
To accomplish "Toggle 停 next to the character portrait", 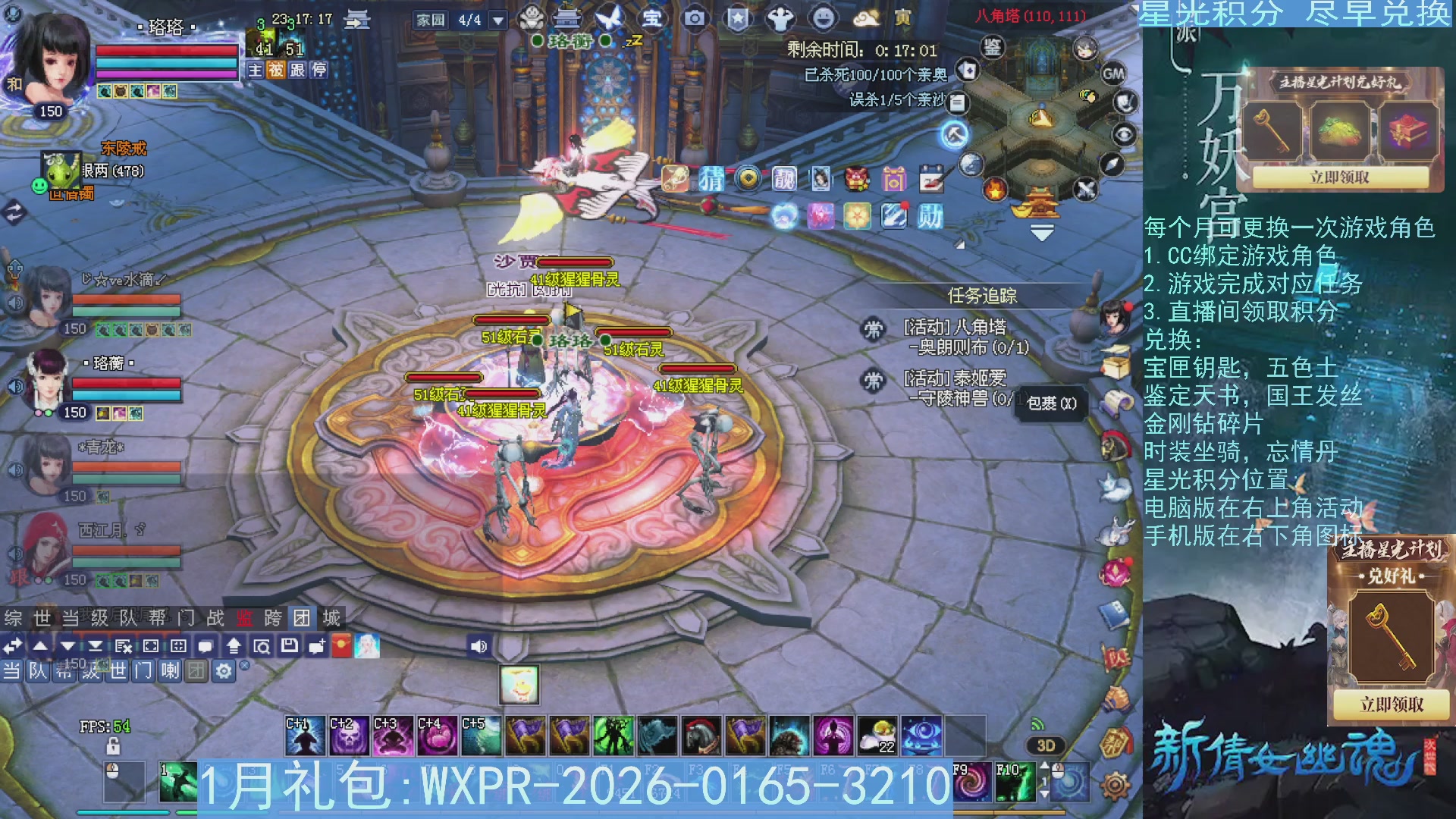I will [319, 71].
